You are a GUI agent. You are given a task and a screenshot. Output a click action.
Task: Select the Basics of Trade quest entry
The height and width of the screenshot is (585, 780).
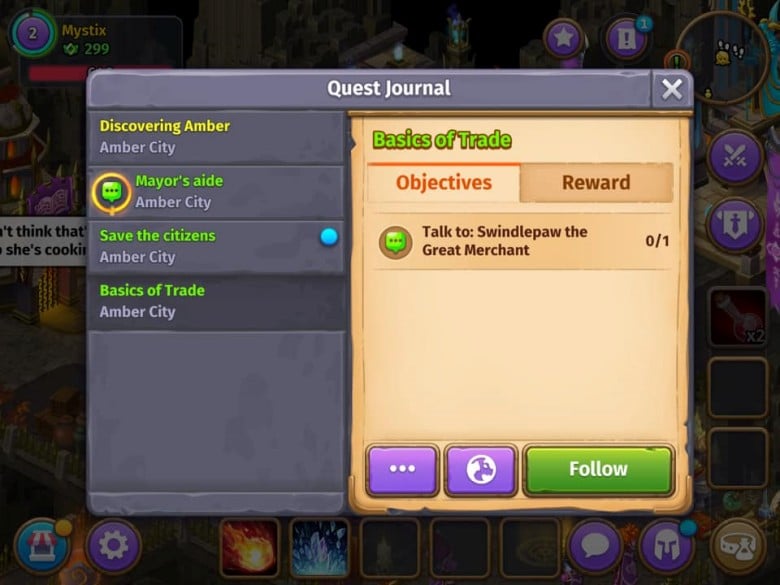(x=215, y=301)
